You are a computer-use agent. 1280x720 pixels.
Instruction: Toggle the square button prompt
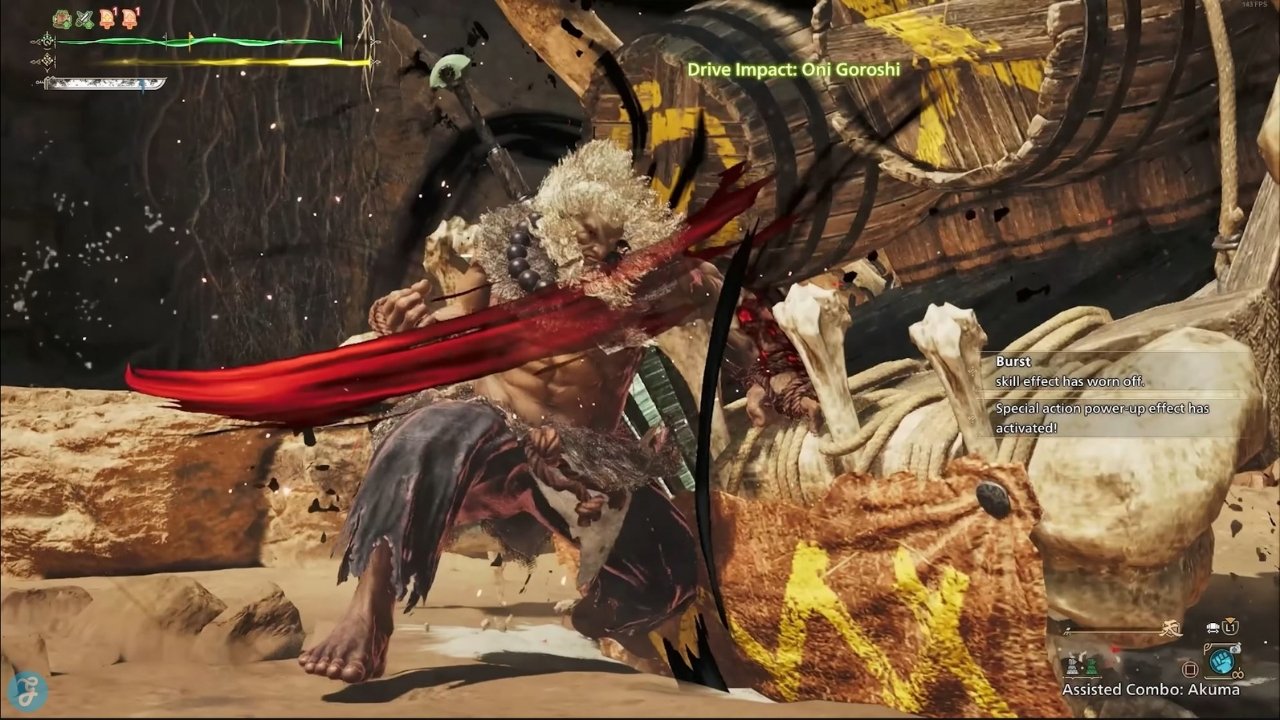pyautogui.click(x=1191, y=668)
